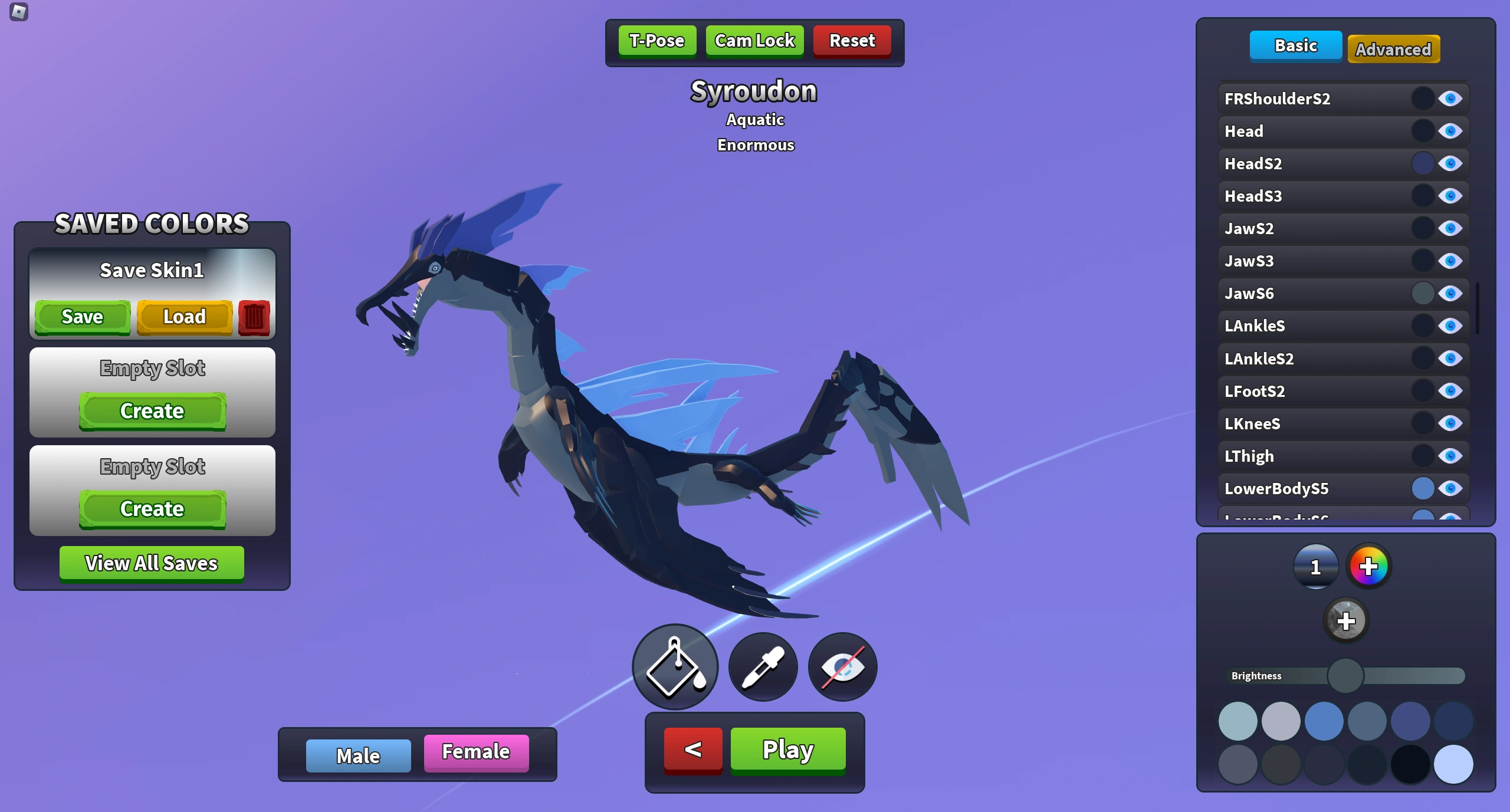The height and width of the screenshot is (812, 1510).
Task: Switch to the Basic tab
Action: (1296, 46)
